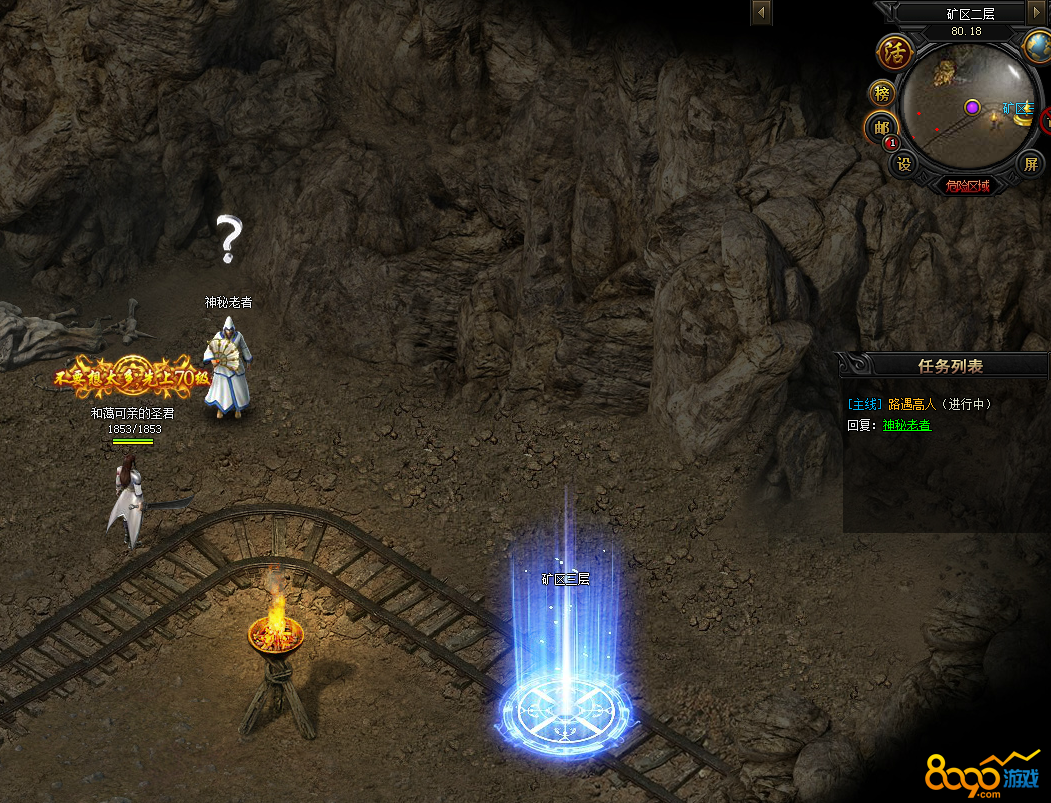Click the red-circled icon at the minimap's right edge

tap(1046, 120)
